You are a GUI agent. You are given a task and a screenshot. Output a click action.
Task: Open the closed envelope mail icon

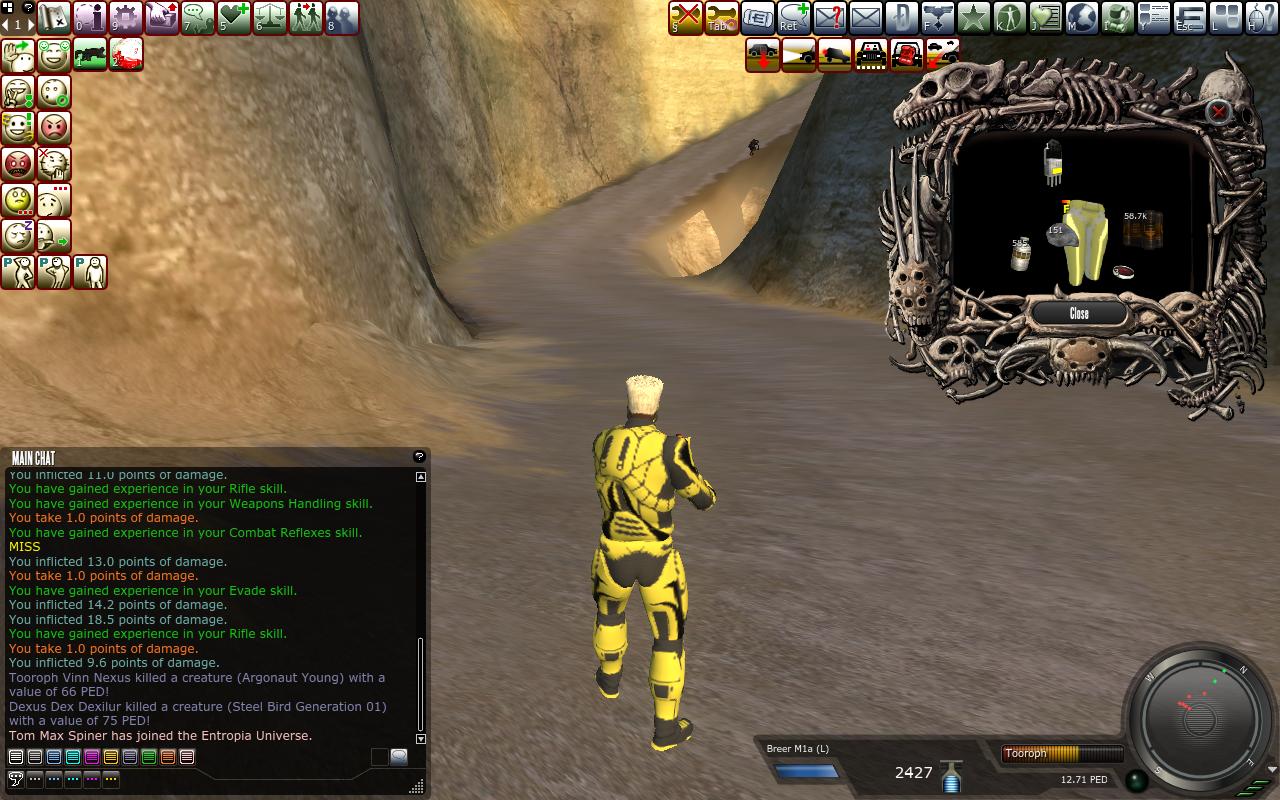pyautogui.click(x=865, y=17)
